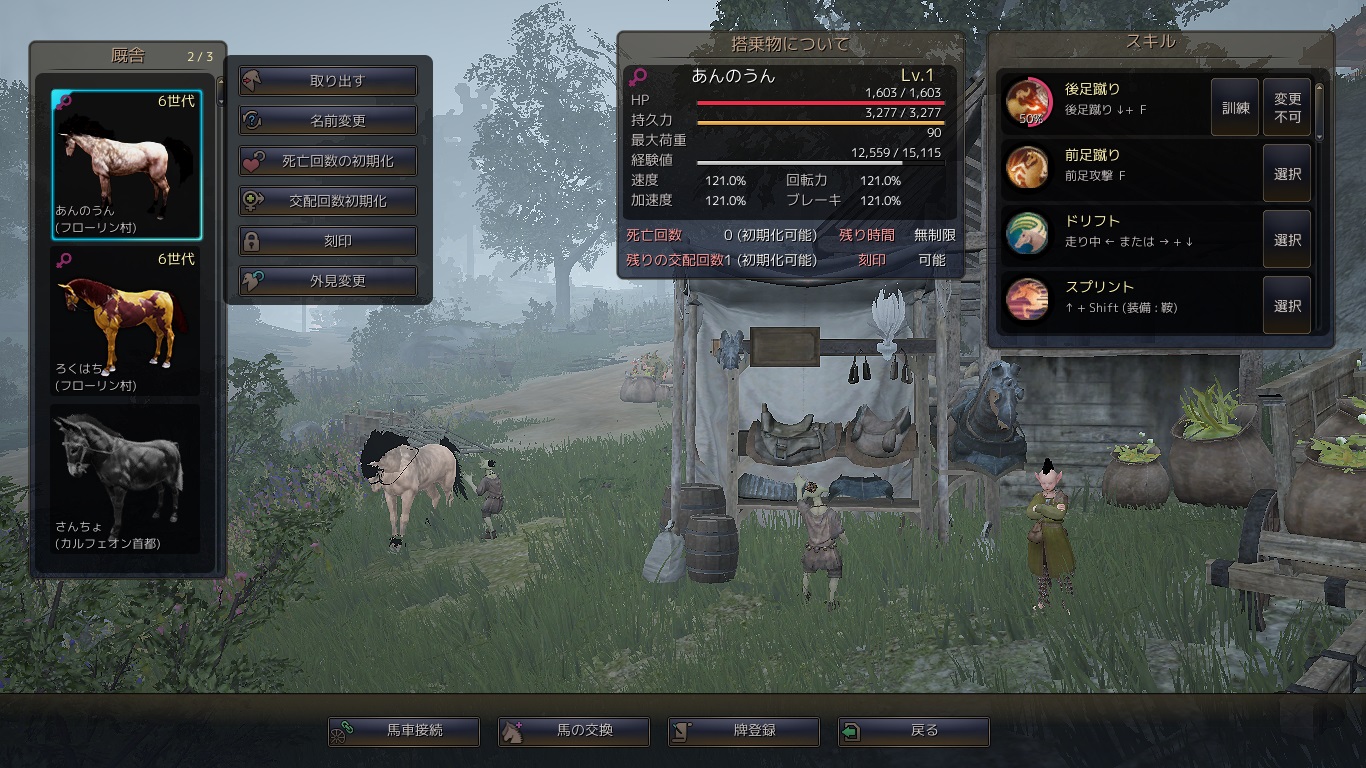Click the 変更不可 button for 後足蹴り
The width and height of the screenshot is (1366, 768).
click(x=1287, y=107)
